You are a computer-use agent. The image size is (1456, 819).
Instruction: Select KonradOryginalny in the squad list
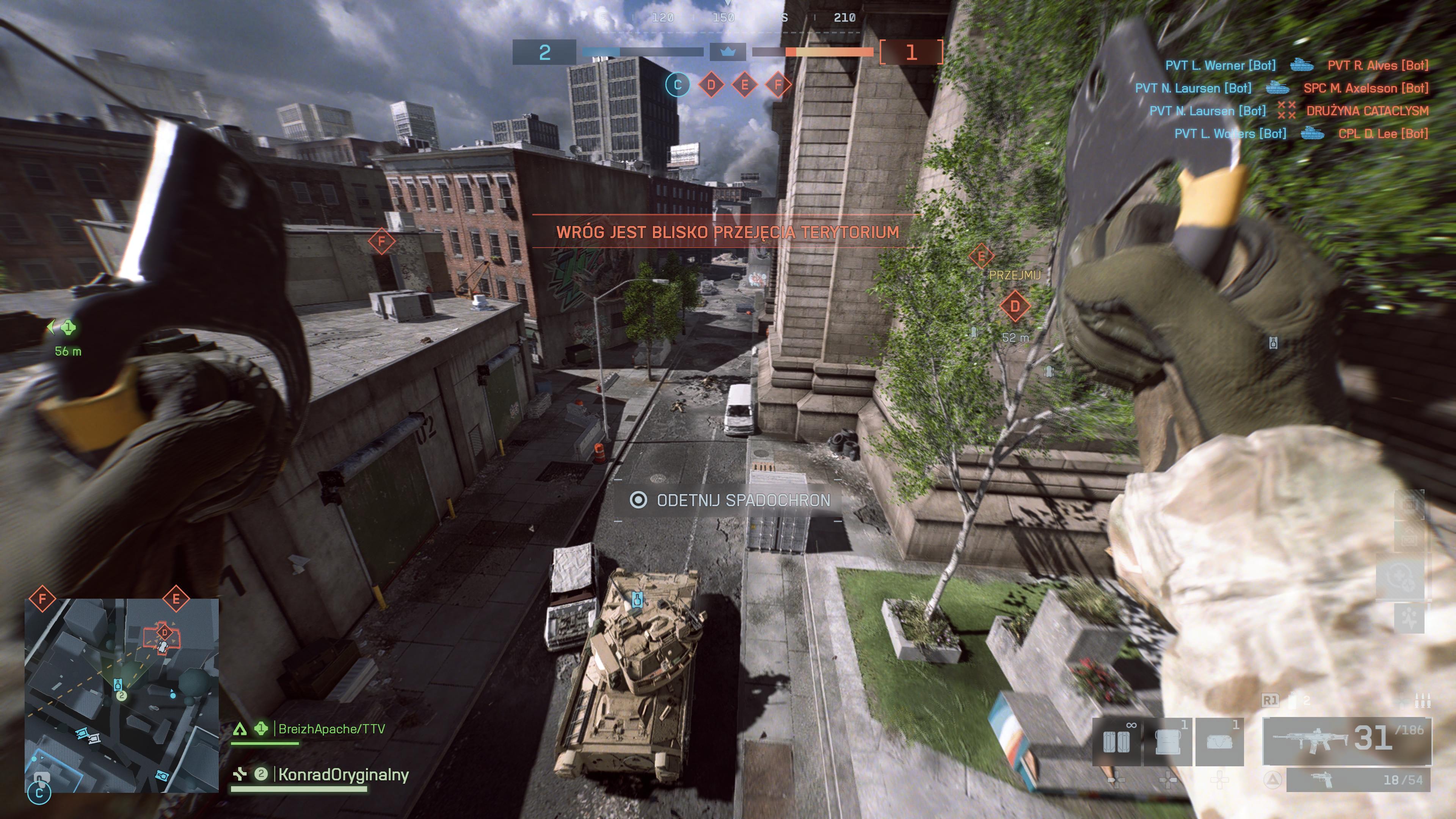342,774
